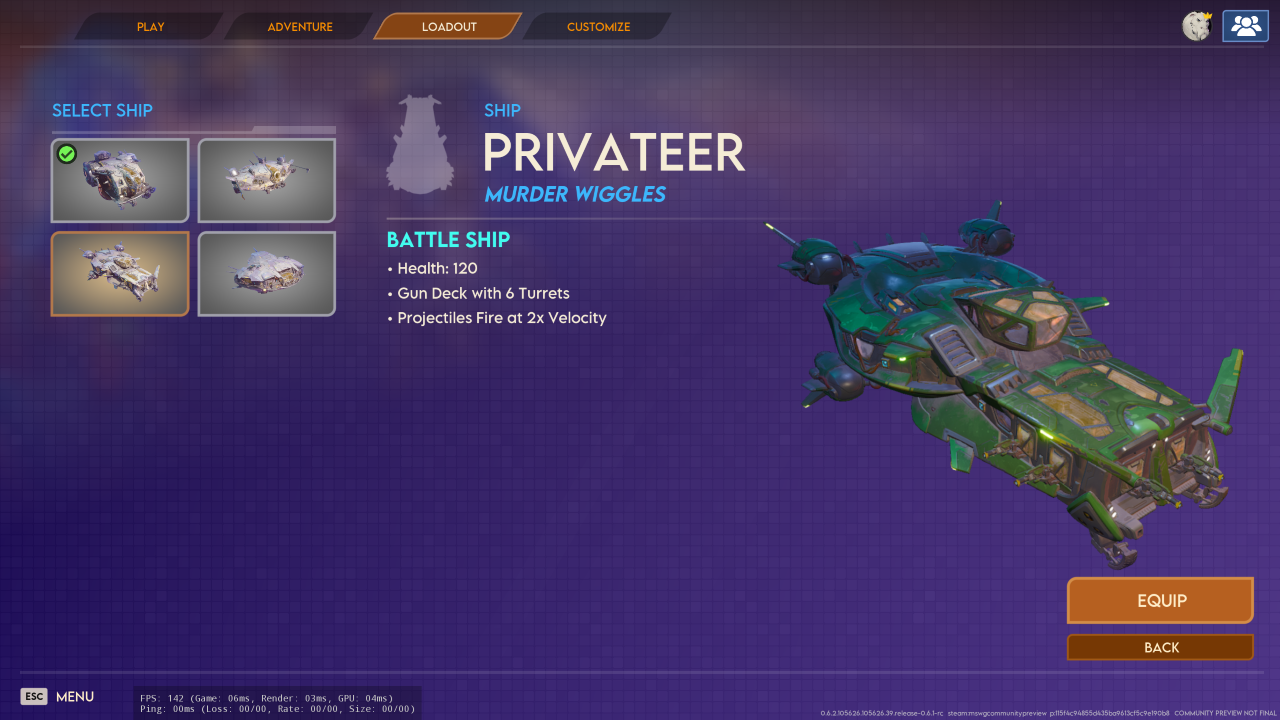
Task: Open the Menu option
Action: [58, 697]
